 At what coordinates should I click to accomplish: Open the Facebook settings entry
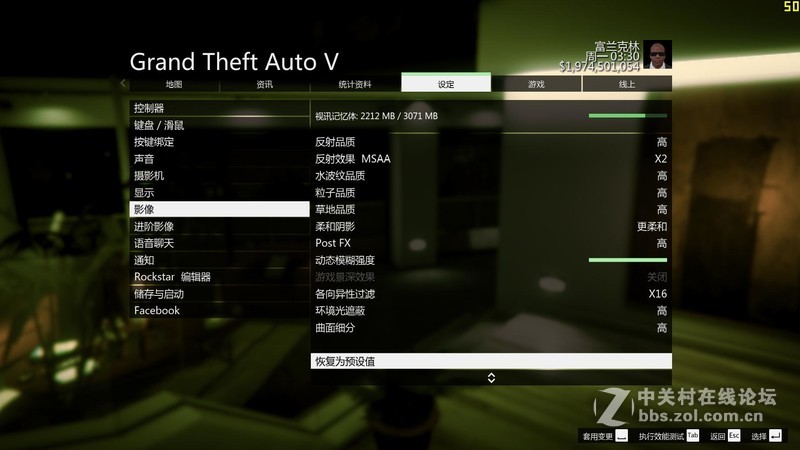tap(220, 311)
